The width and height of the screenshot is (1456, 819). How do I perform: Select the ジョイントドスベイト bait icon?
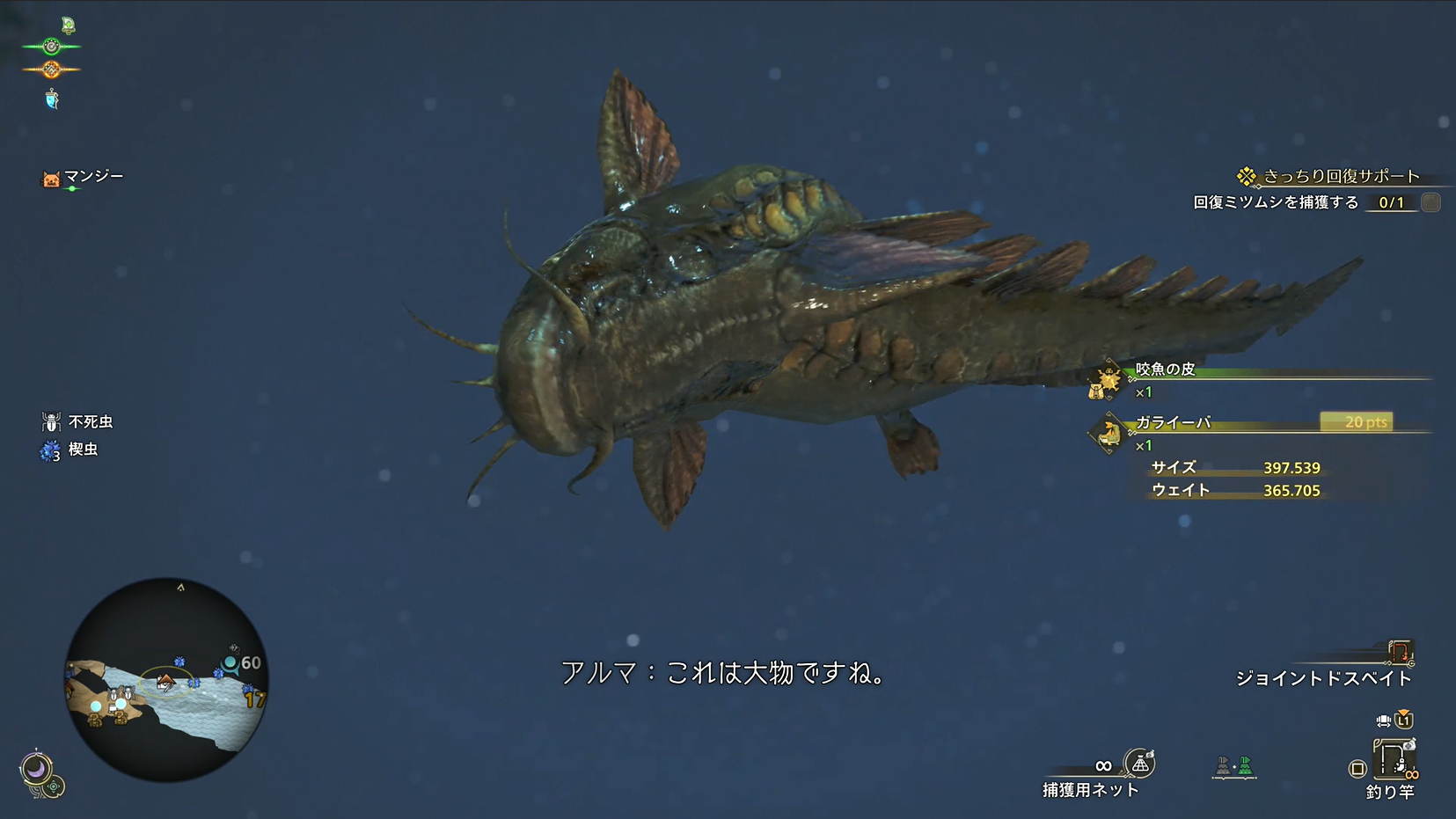1399,653
